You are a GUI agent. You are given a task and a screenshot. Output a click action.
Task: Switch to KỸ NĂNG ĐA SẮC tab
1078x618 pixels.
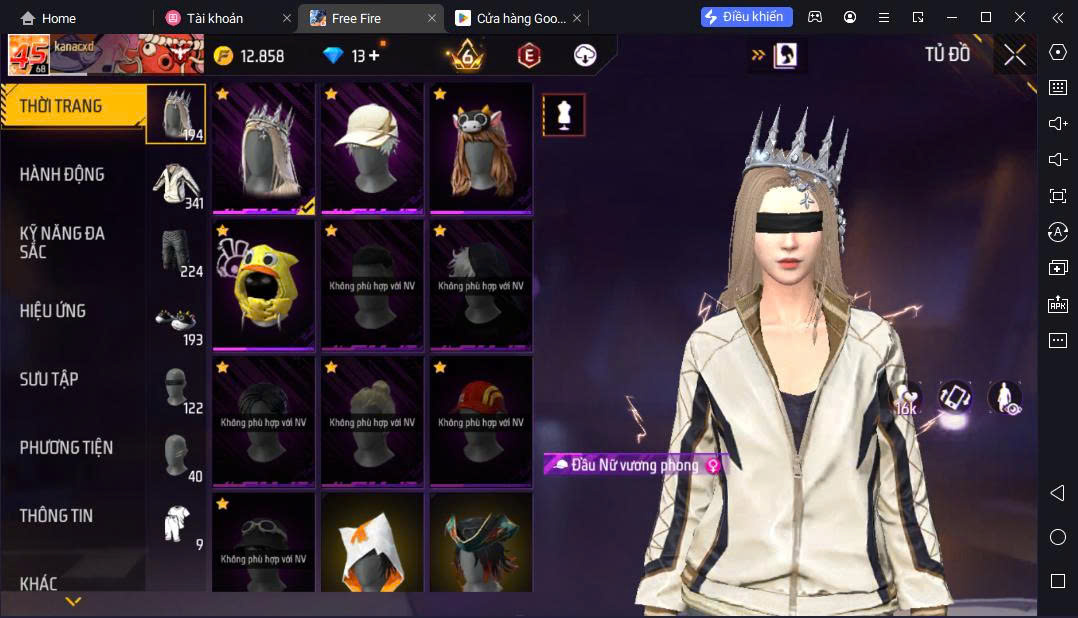point(62,242)
